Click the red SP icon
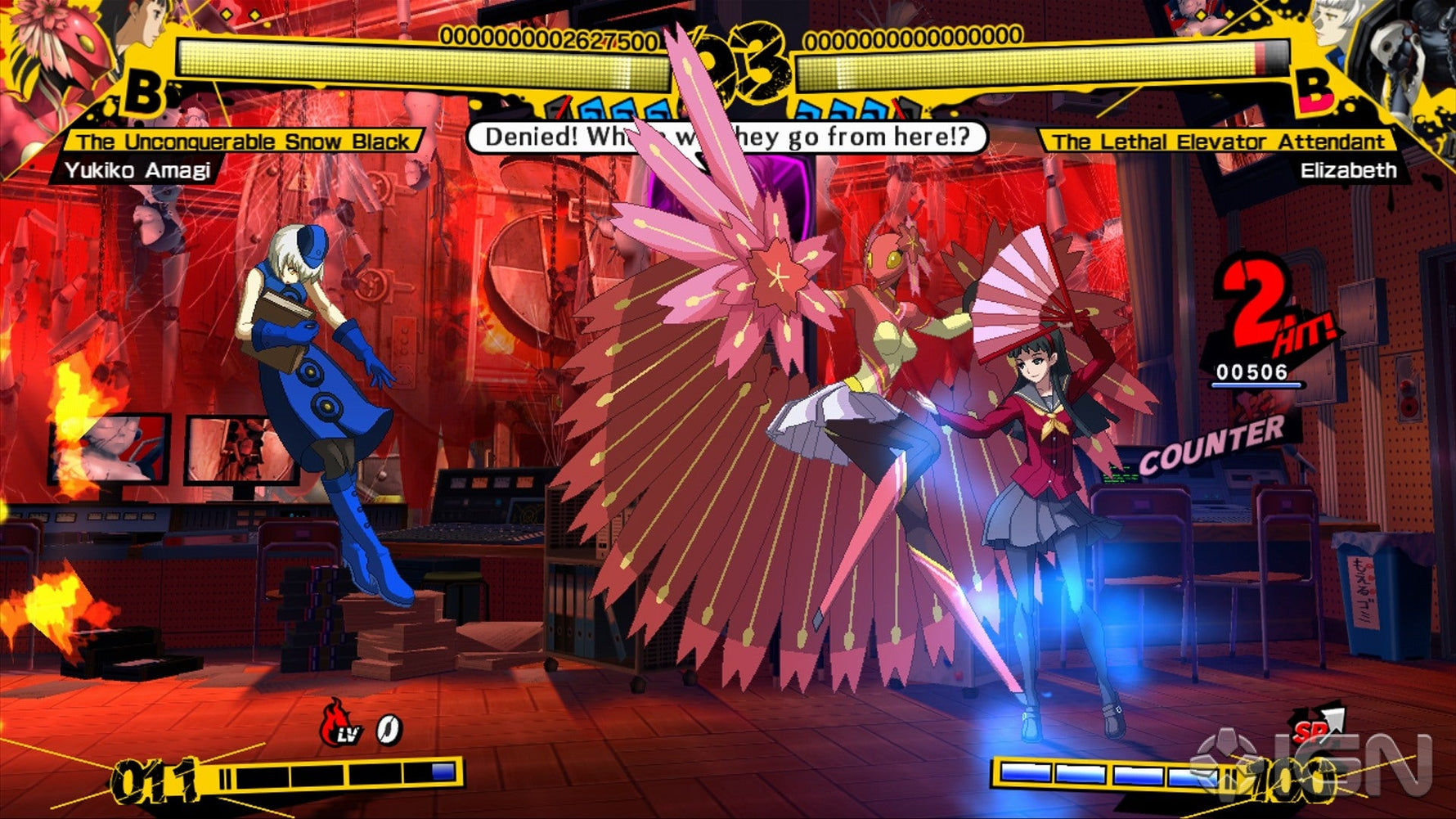This screenshot has height=819, width=1456. click(x=1314, y=726)
